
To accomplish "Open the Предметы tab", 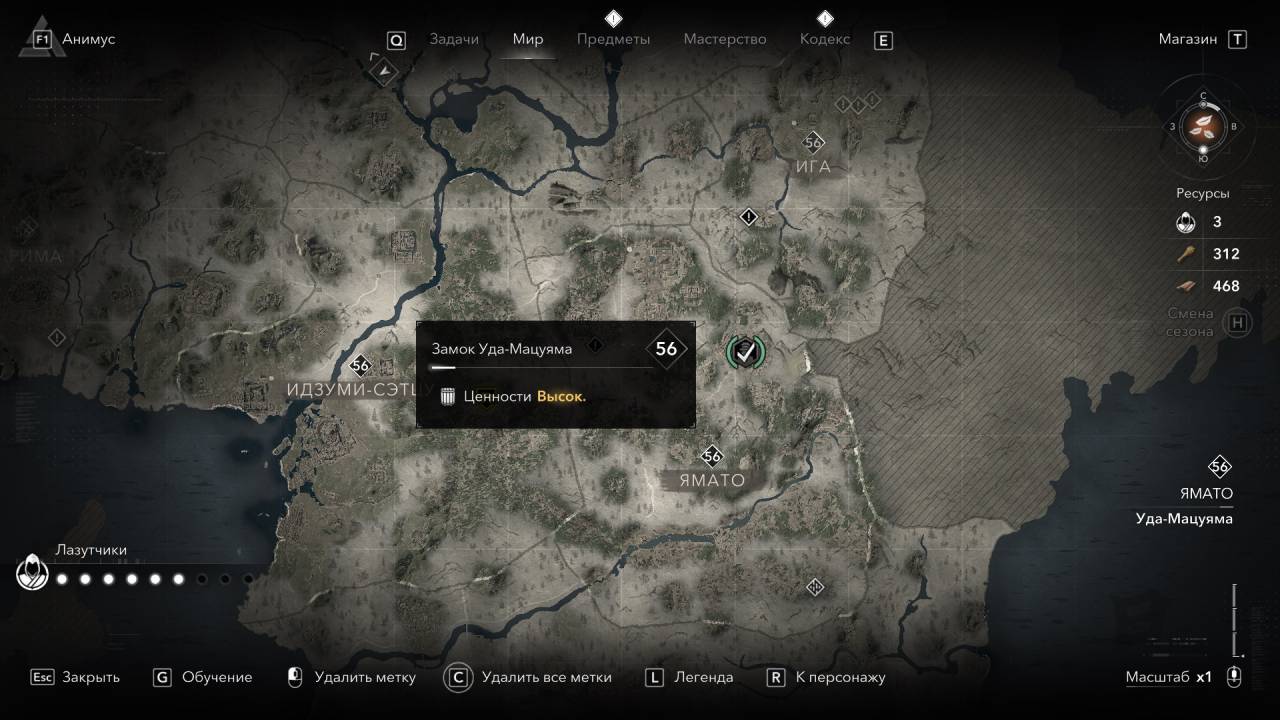I will [613, 39].
